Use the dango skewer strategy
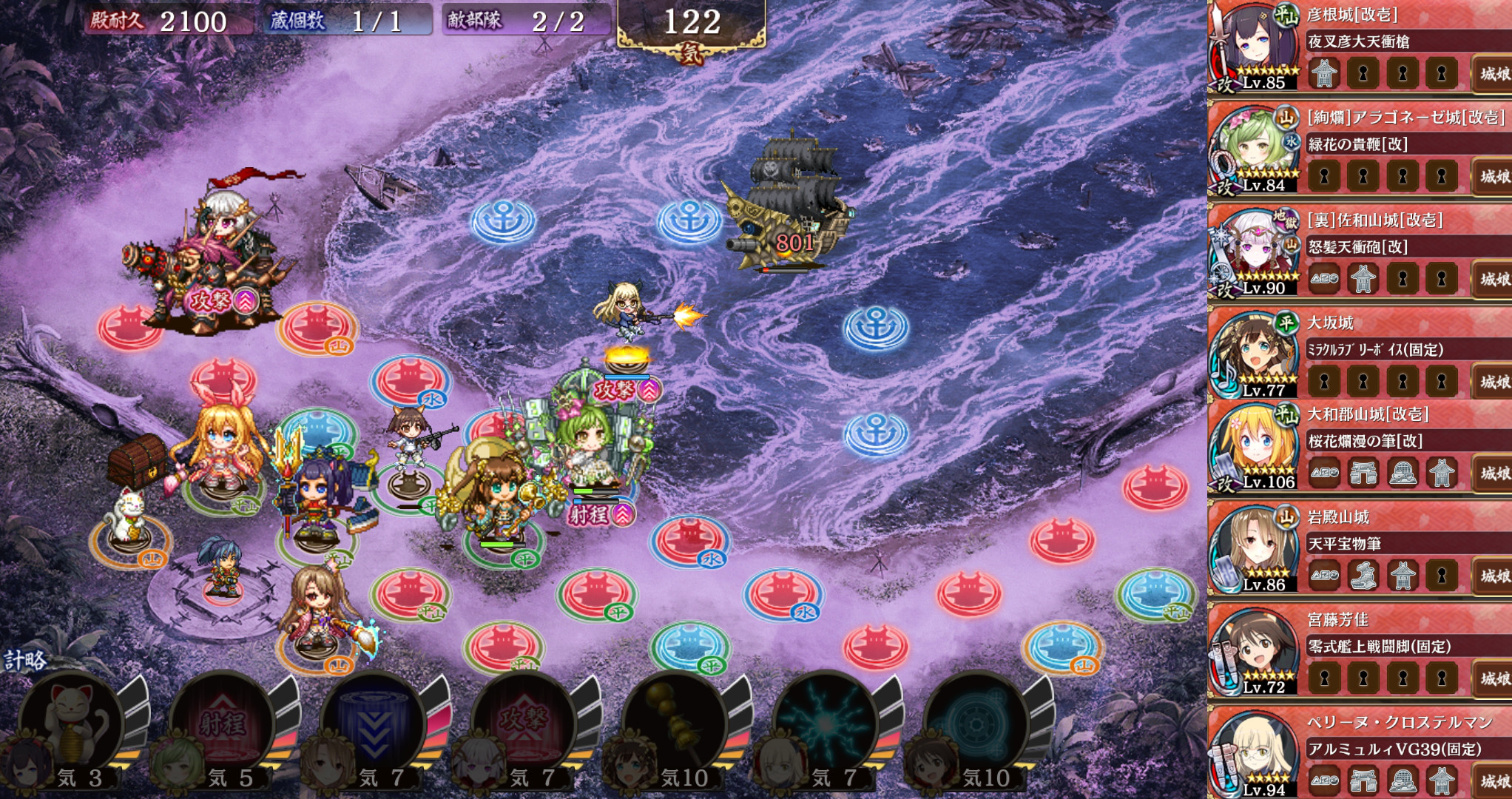The width and height of the screenshot is (1512, 799). 675,721
